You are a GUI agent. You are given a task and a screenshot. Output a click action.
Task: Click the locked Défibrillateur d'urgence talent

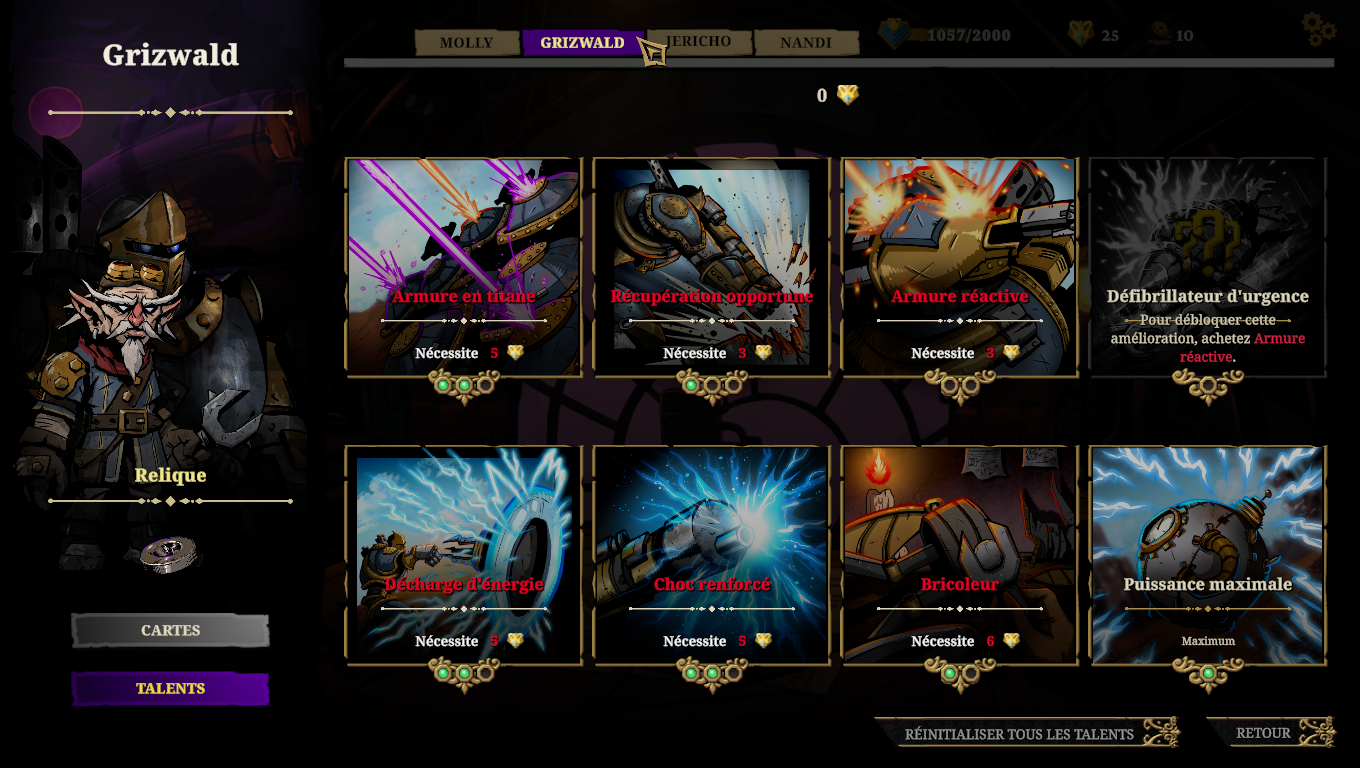[1207, 267]
